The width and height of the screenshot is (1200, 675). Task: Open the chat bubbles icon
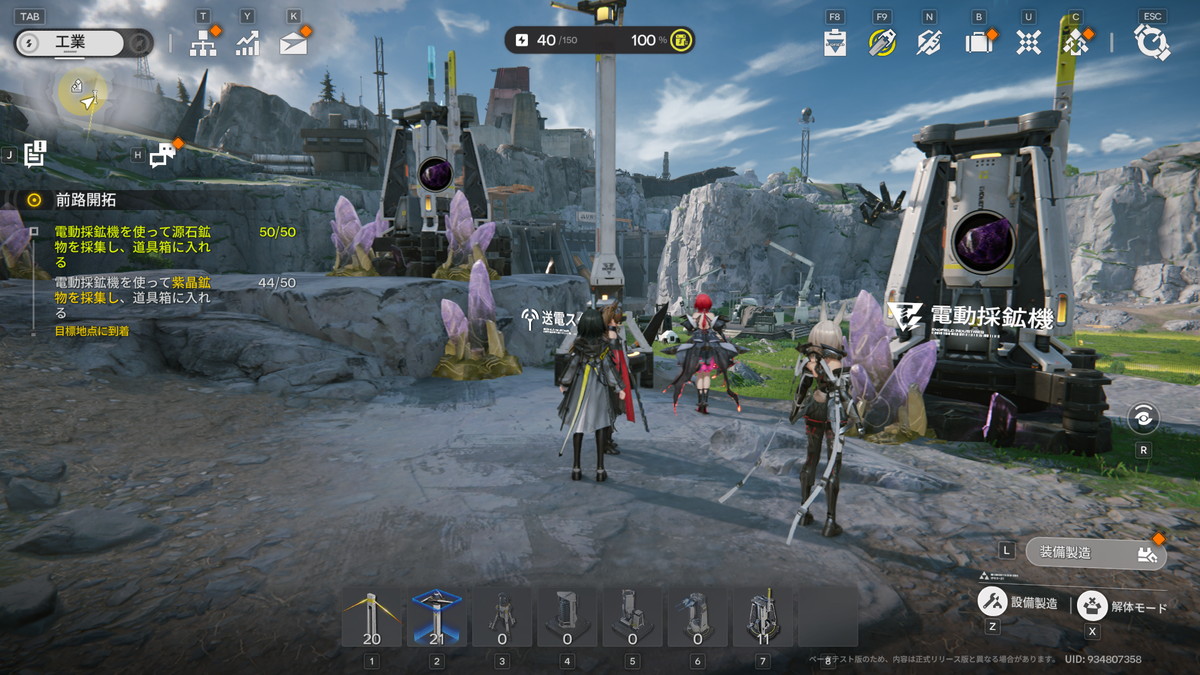(x=162, y=155)
